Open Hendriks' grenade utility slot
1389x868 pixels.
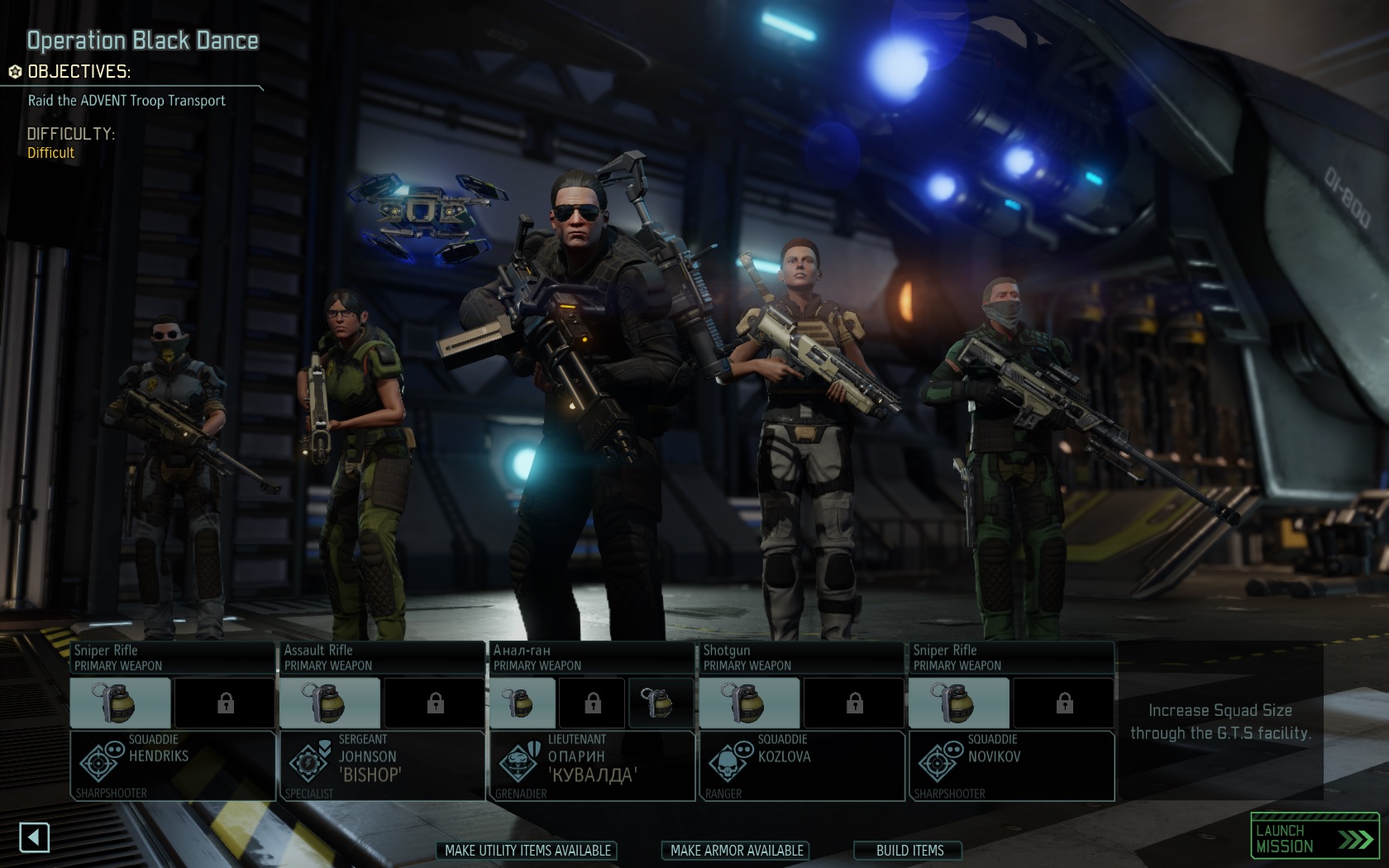[x=121, y=703]
